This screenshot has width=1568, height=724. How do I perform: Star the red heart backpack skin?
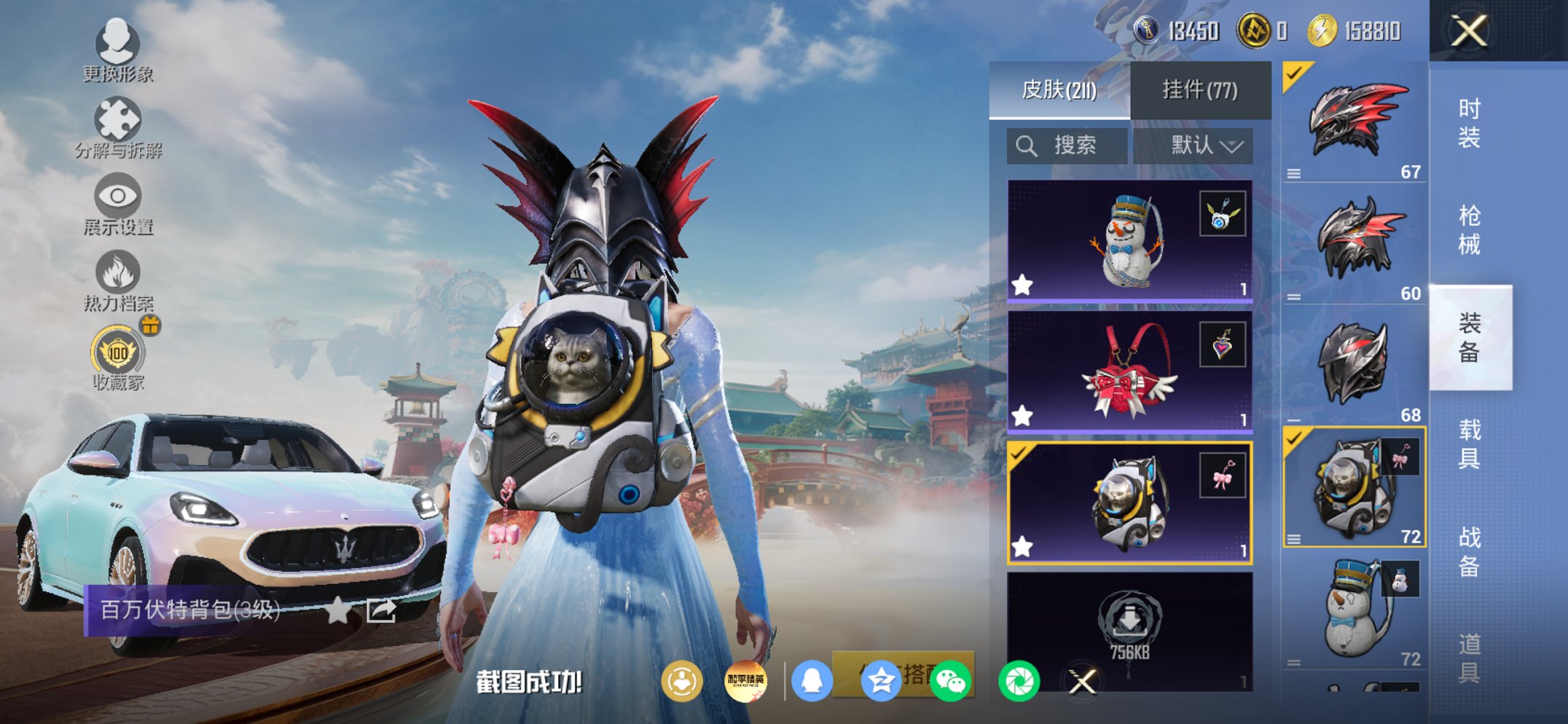click(x=1022, y=419)
